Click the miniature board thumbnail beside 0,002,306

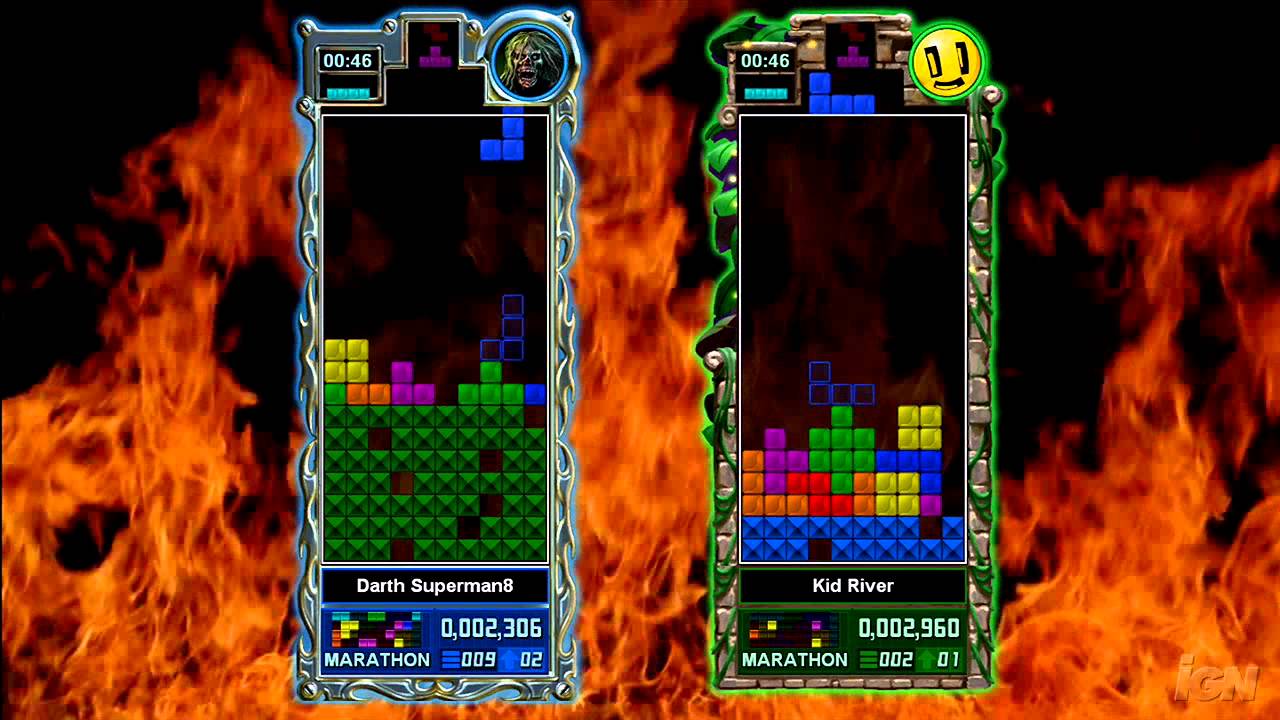(x=374, y=628)
